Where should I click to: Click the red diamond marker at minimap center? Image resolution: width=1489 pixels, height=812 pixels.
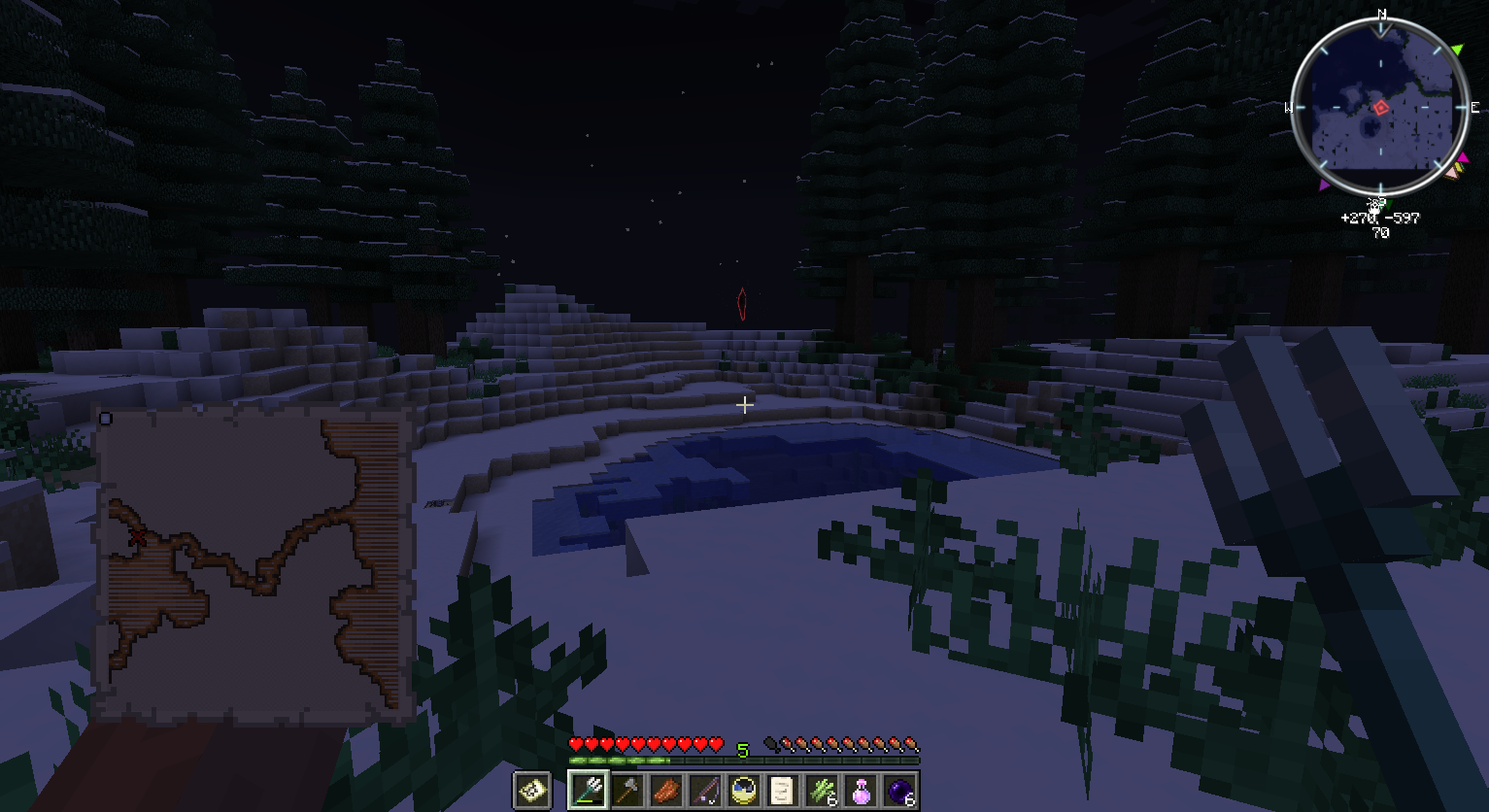point(1380,107)
